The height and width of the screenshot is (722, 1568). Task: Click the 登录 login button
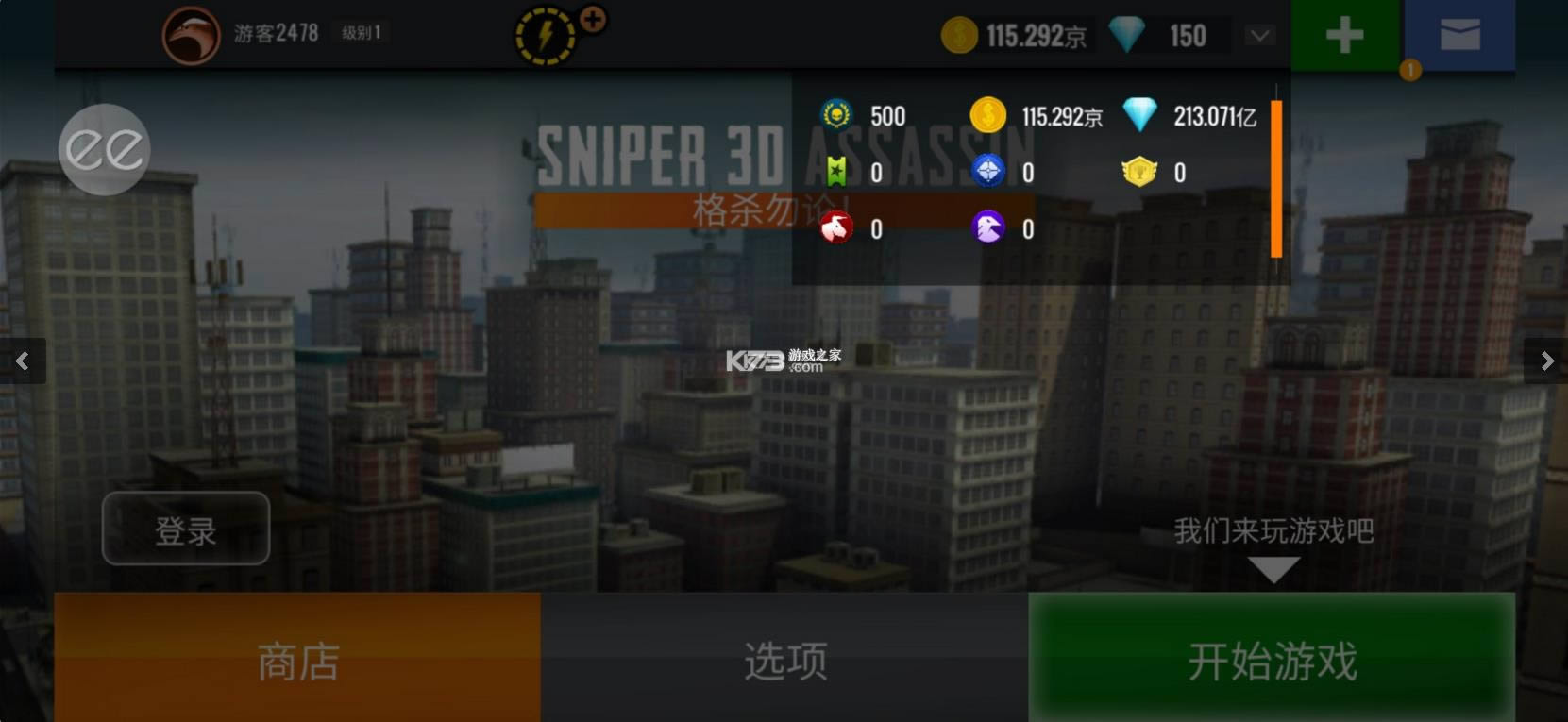coord(185,529)
